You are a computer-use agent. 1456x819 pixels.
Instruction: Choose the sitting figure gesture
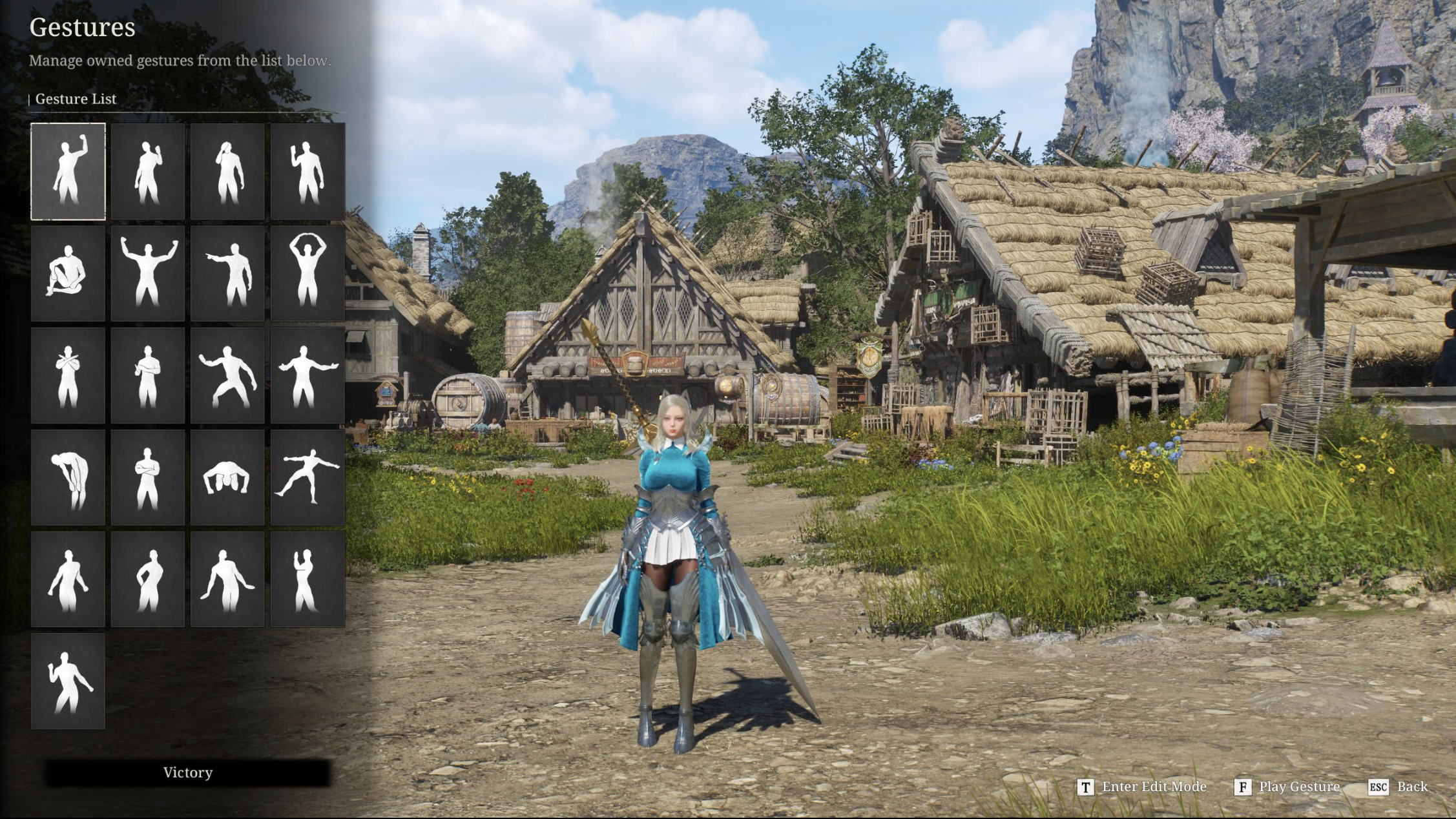[68, 273]
